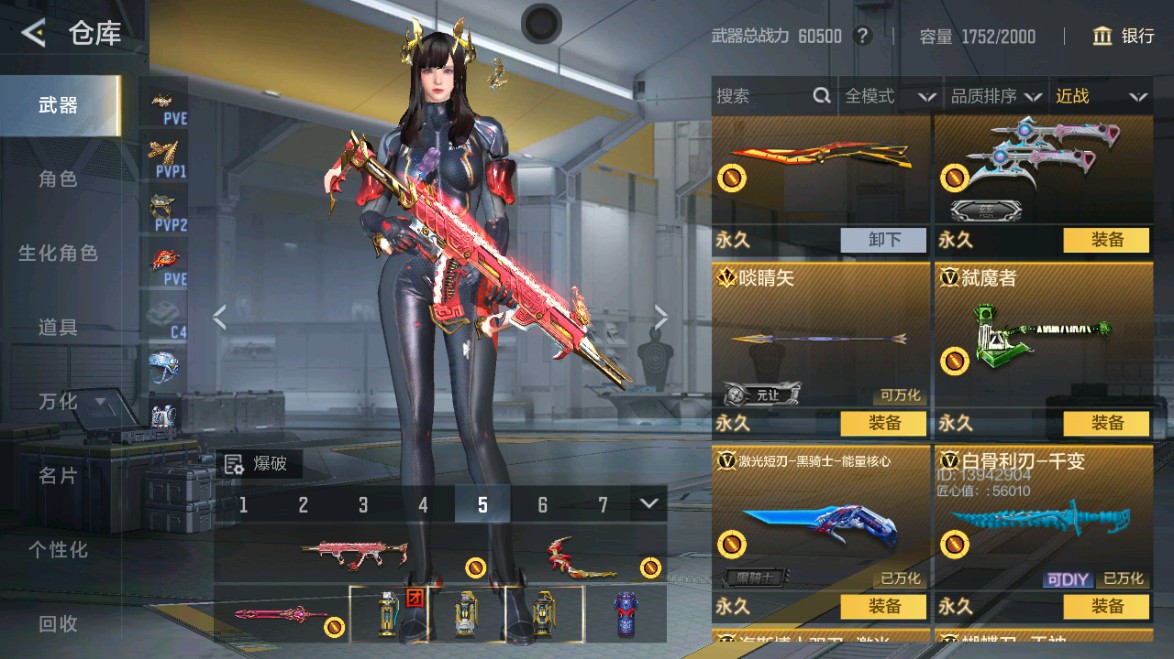Viewport: 1174px width, 659px height.
Task: Open the 银行 bank
Action: pyautogui.click(x=1124, y=37)
